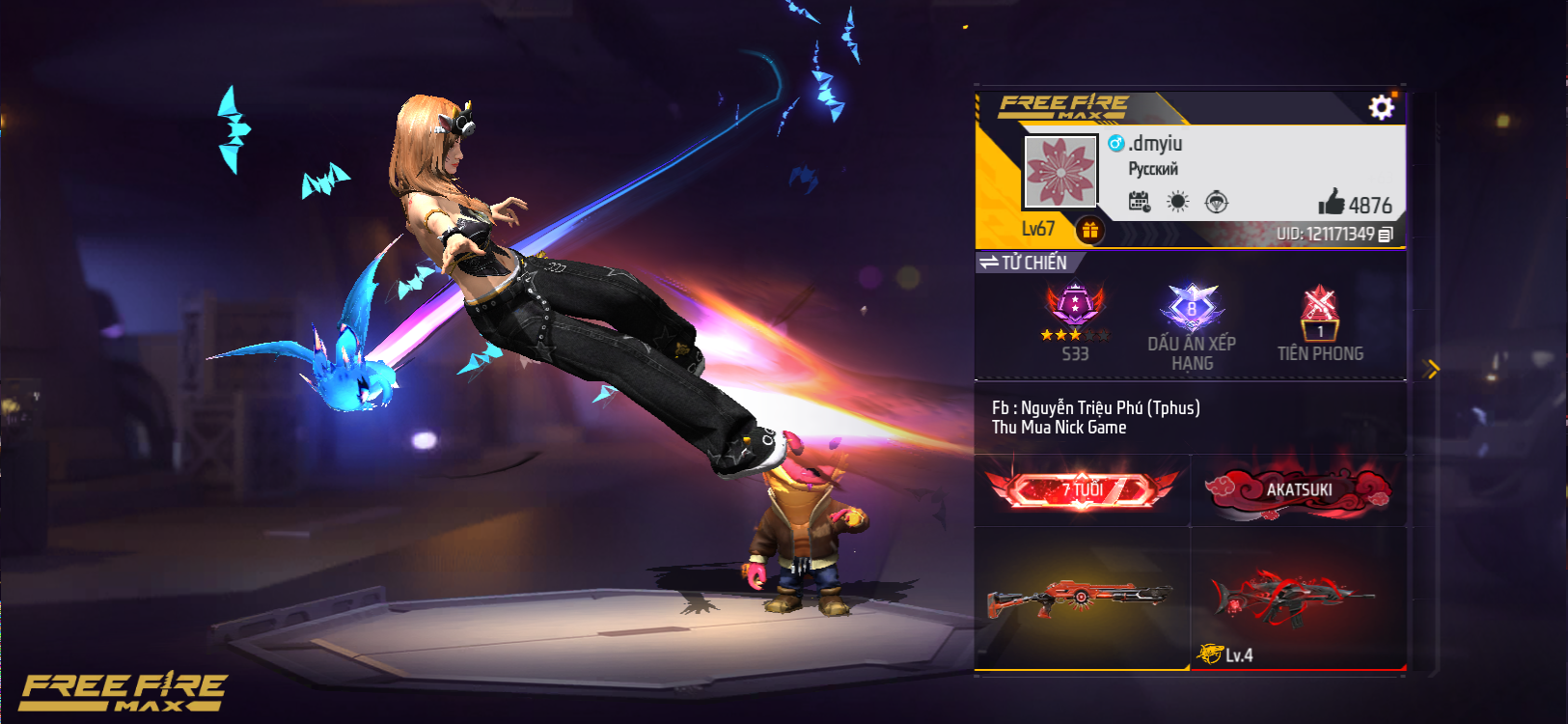Click the calendar icon under the name
The height and width of the screenshot is (724, 1568).
click(x=1140, y=202)
